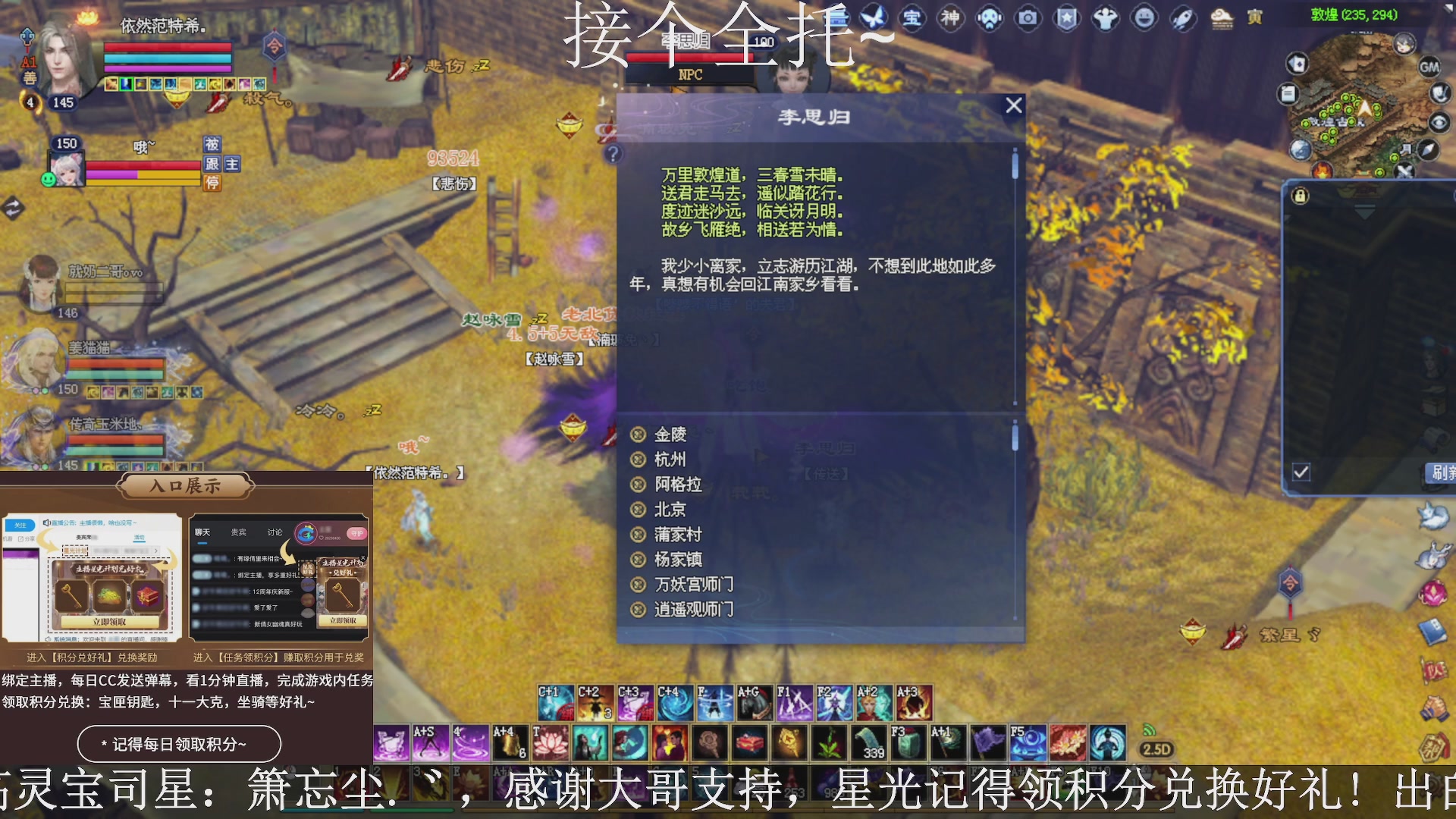Click the GM helper icon beside the minimap
The width and height of the screenshot is (1456, 819).
point(1431,65)
